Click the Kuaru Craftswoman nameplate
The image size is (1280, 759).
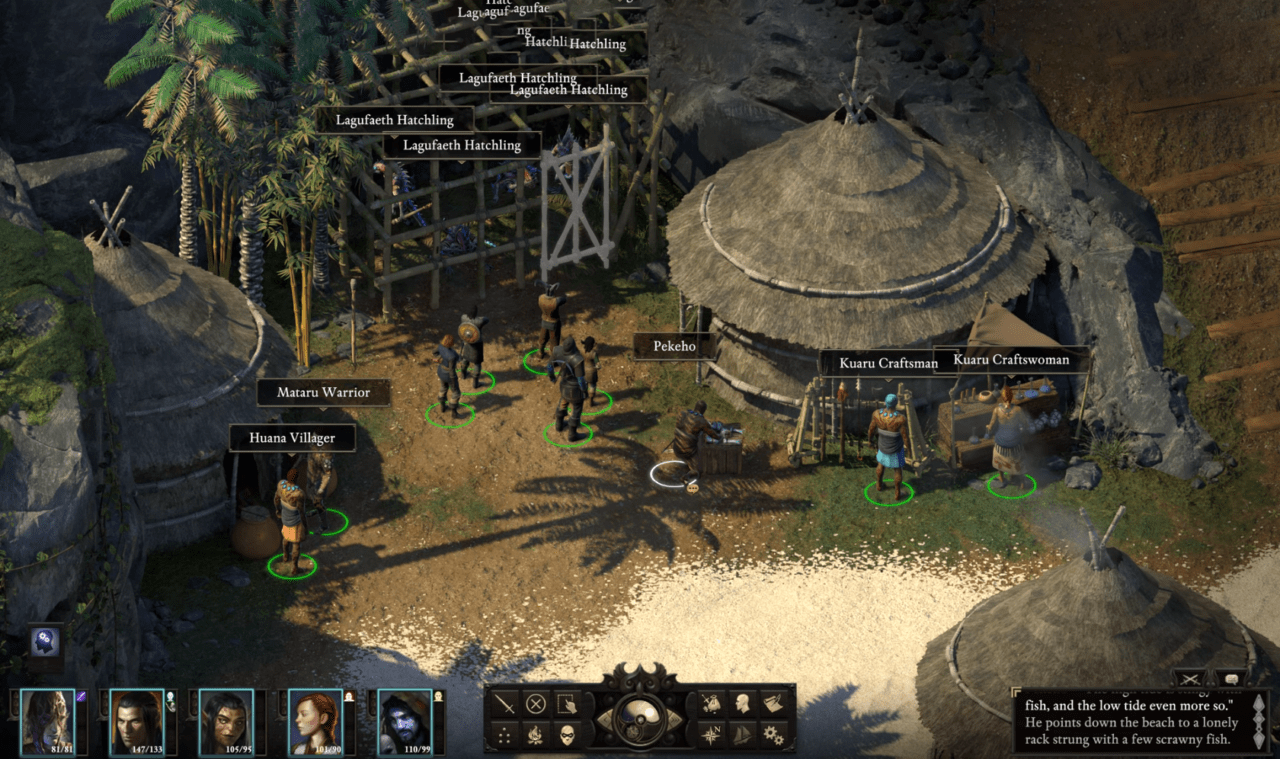(x=1013, y=359)
